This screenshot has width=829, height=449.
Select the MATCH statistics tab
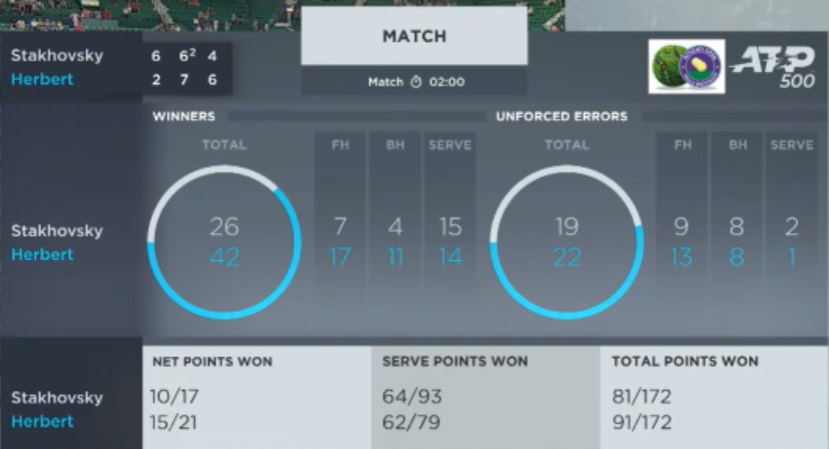click(414, 37)
